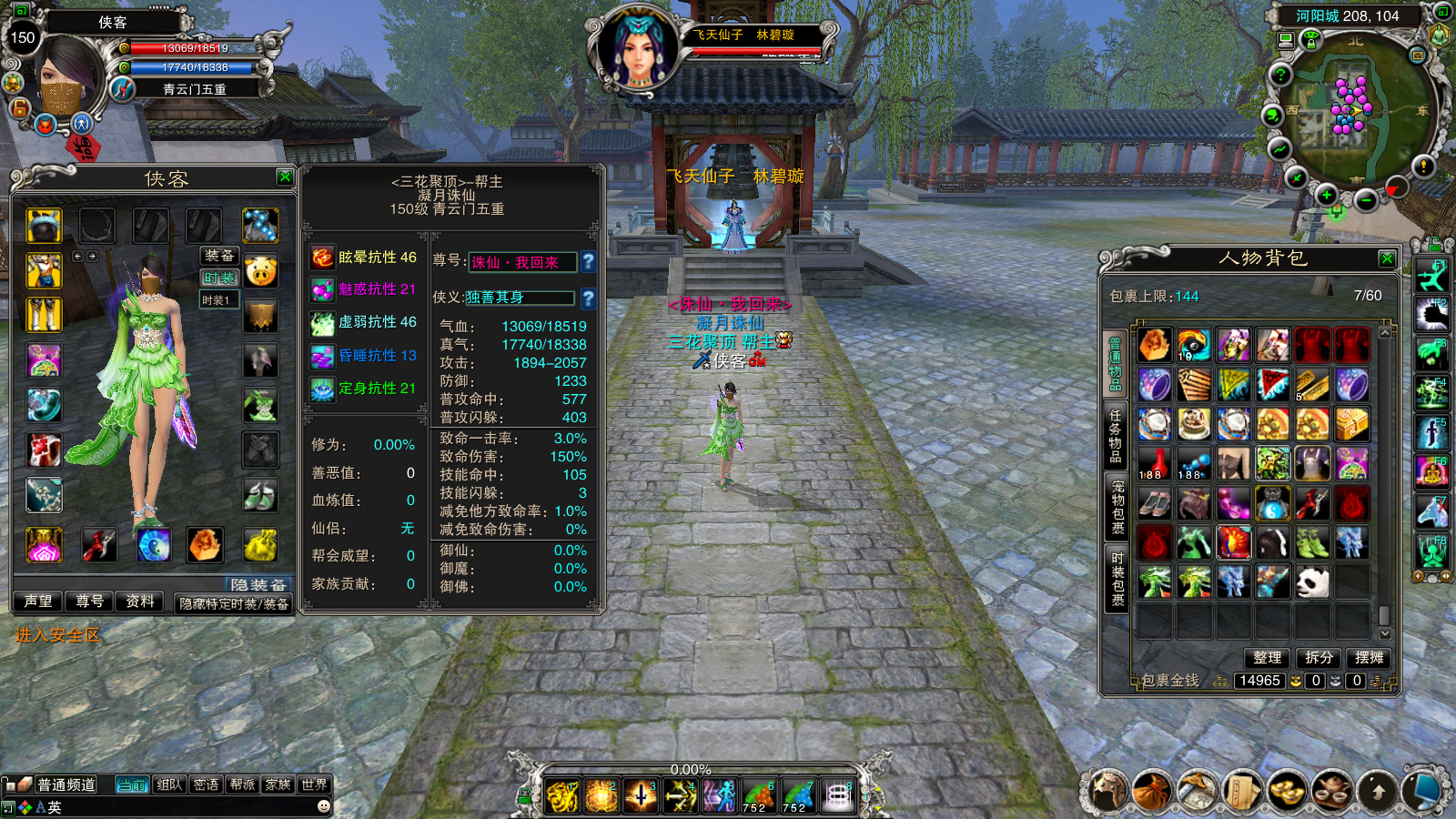Switch to 装备 equipment view
Screen dimensions: 1456x819
pyautogui.click(x=219, y=256)
